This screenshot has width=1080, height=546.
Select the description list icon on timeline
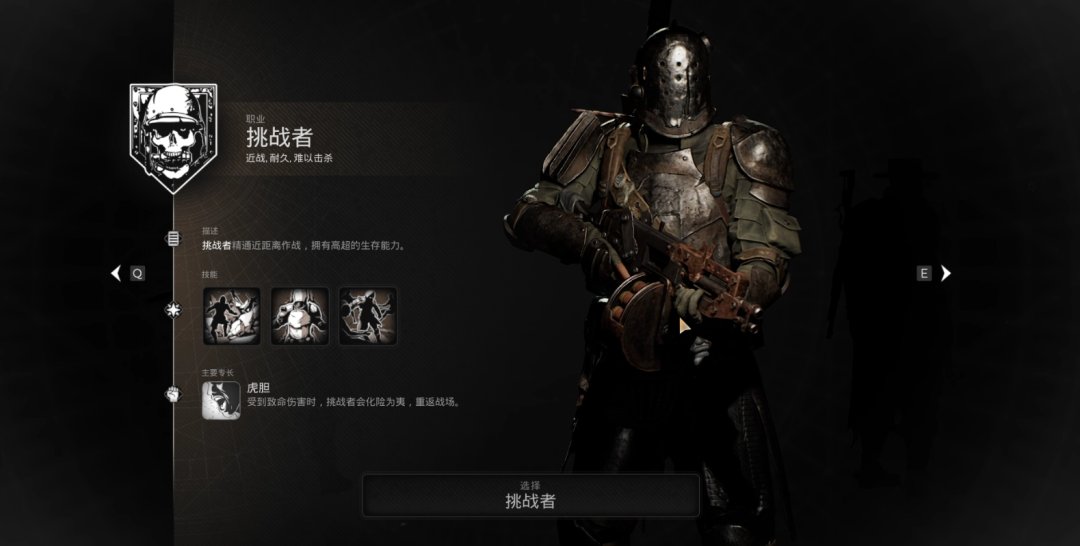pyautogui.click(x=173, y=238)
